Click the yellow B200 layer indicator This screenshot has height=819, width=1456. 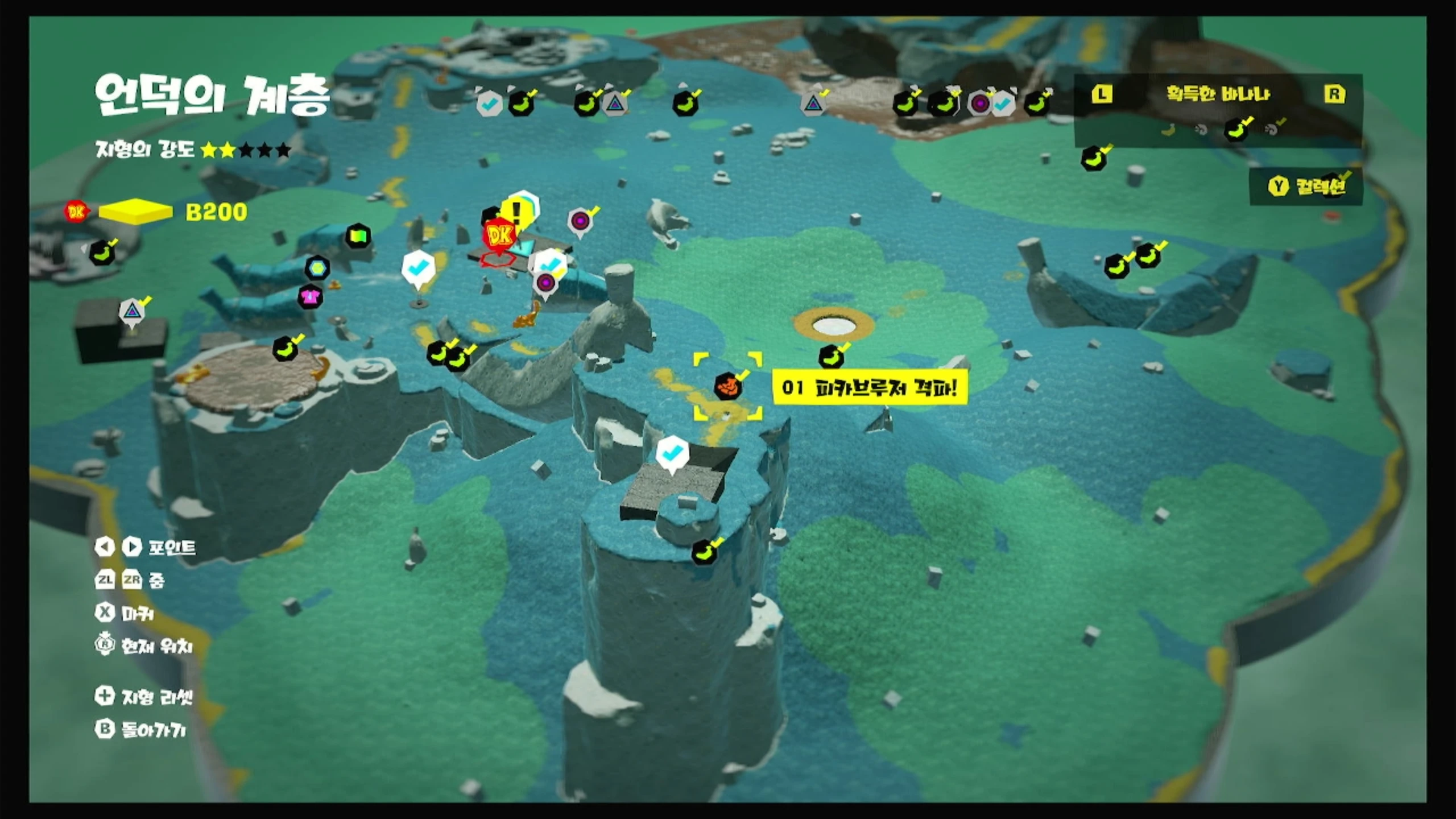136,212
